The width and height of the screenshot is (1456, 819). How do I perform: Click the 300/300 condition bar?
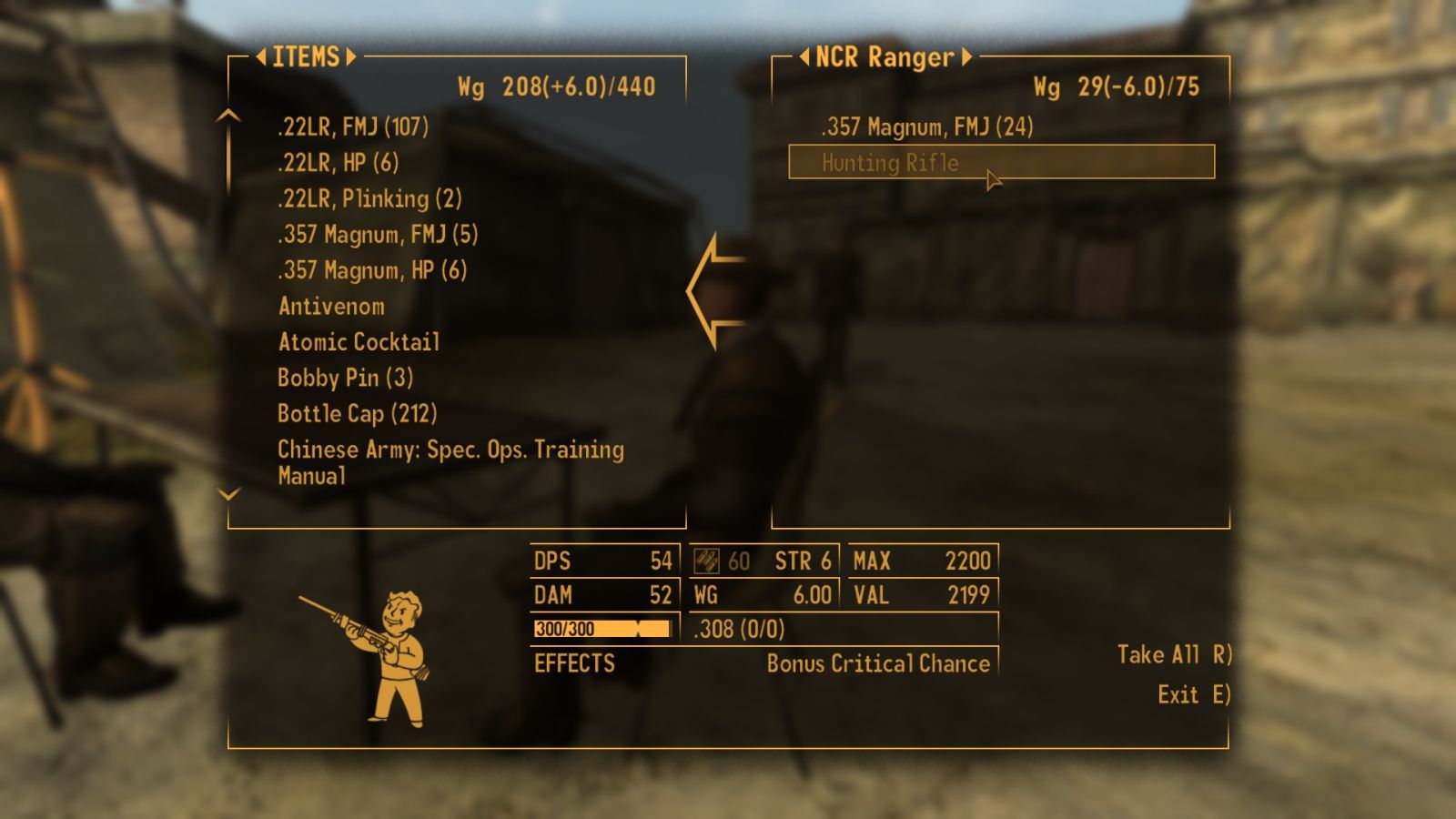(599, 628)
